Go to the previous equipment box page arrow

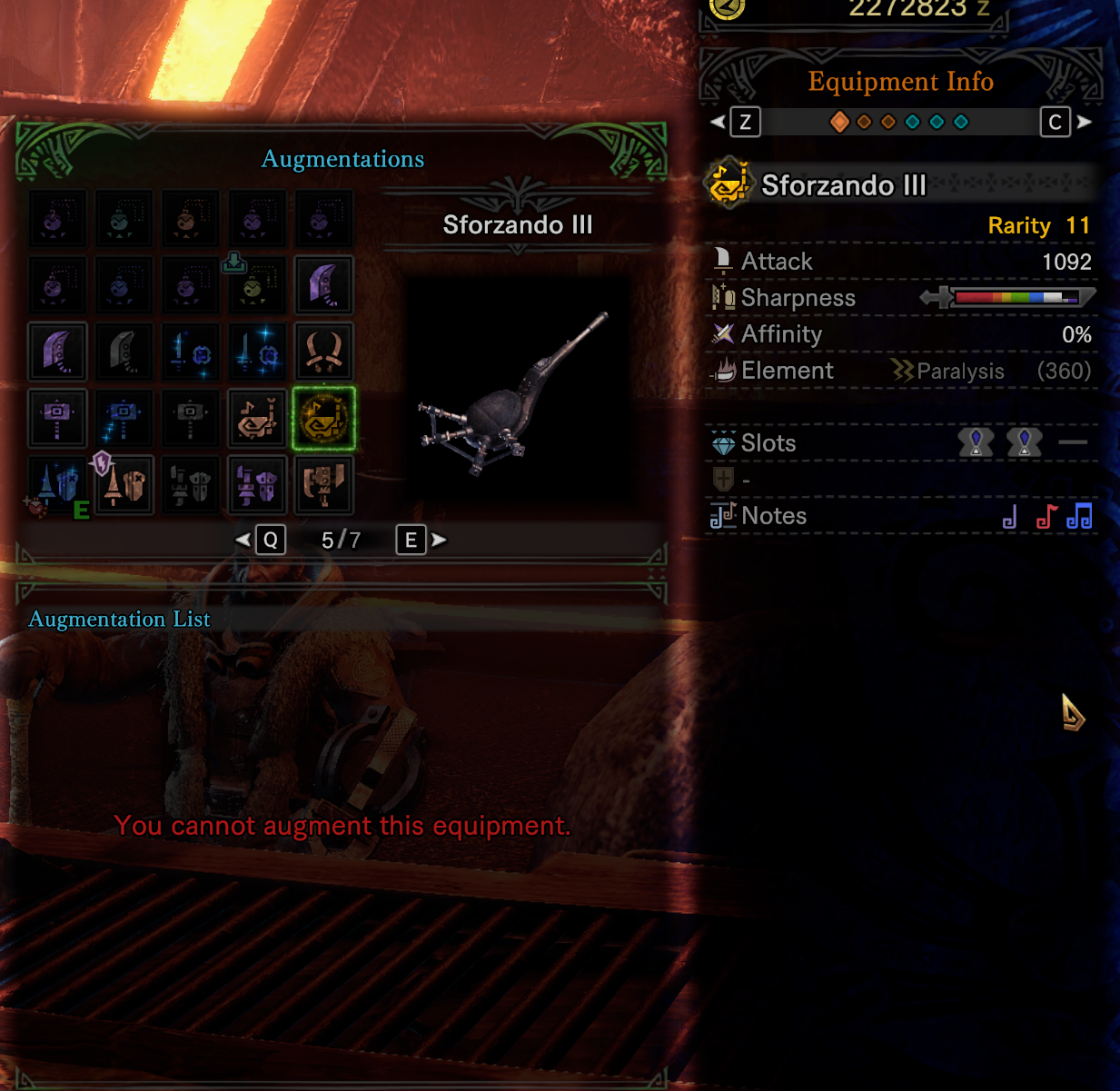243,541
